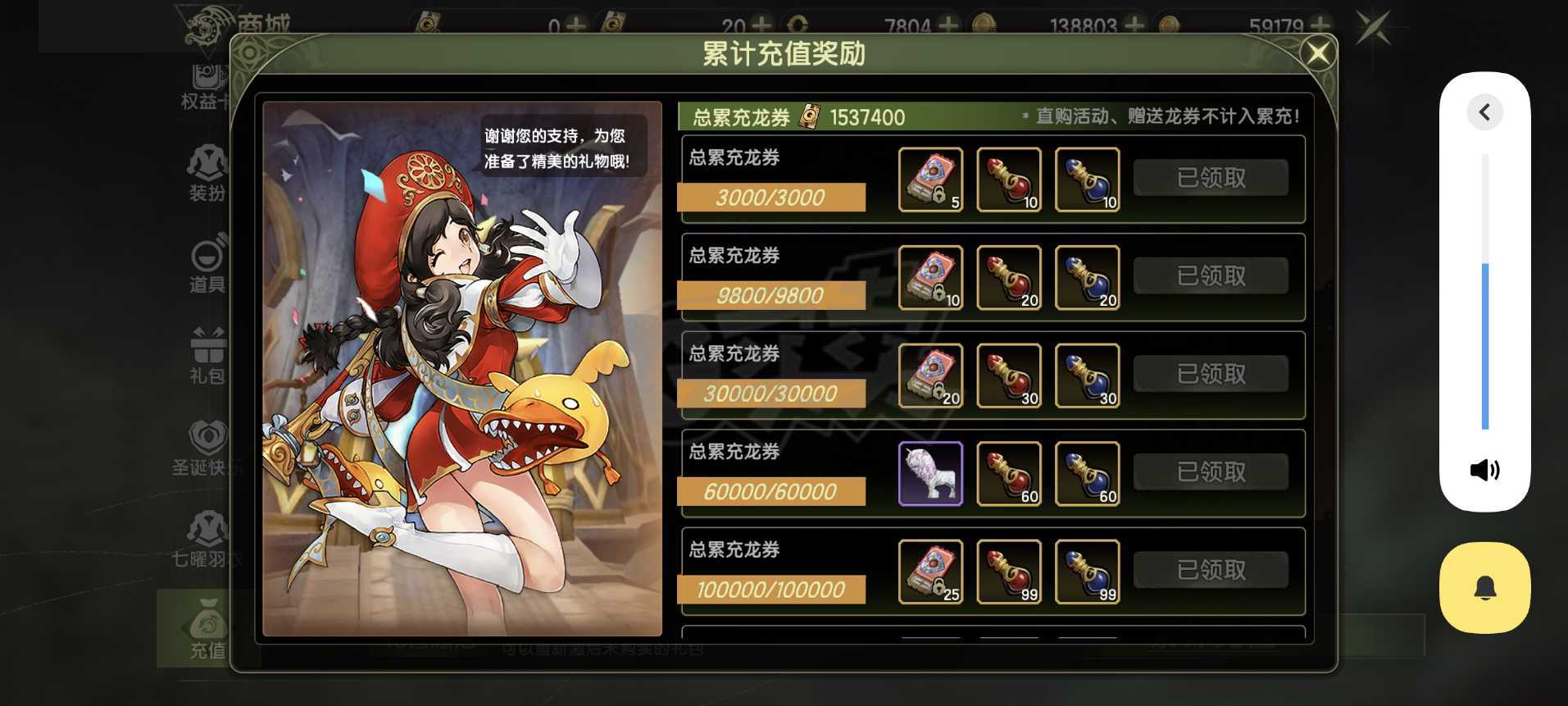Select the red potion reward with quantity 10
The image size is (1568, 706).
[x=1009, y=180]
